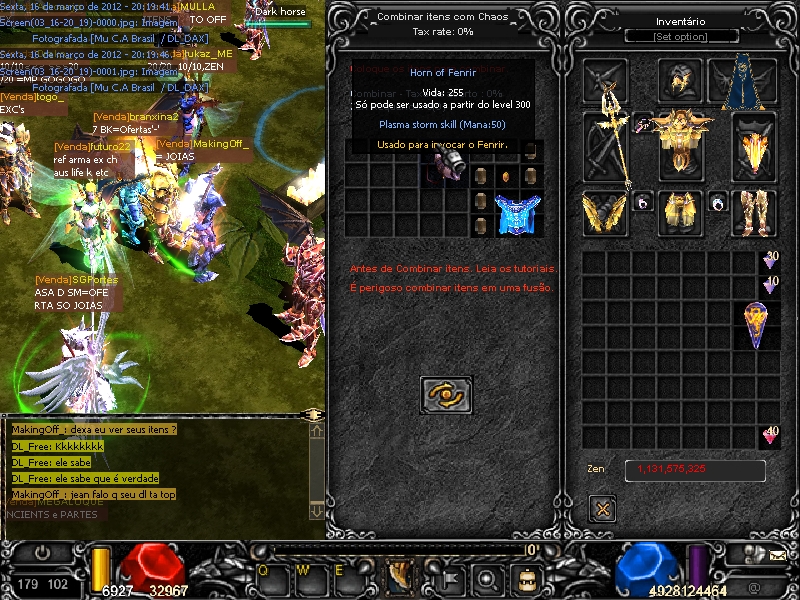Select the Horn of Fenrir in the chaos grid
Viewport: 800px width, 600px height.
pyautogui.click(x=446, y=165)
